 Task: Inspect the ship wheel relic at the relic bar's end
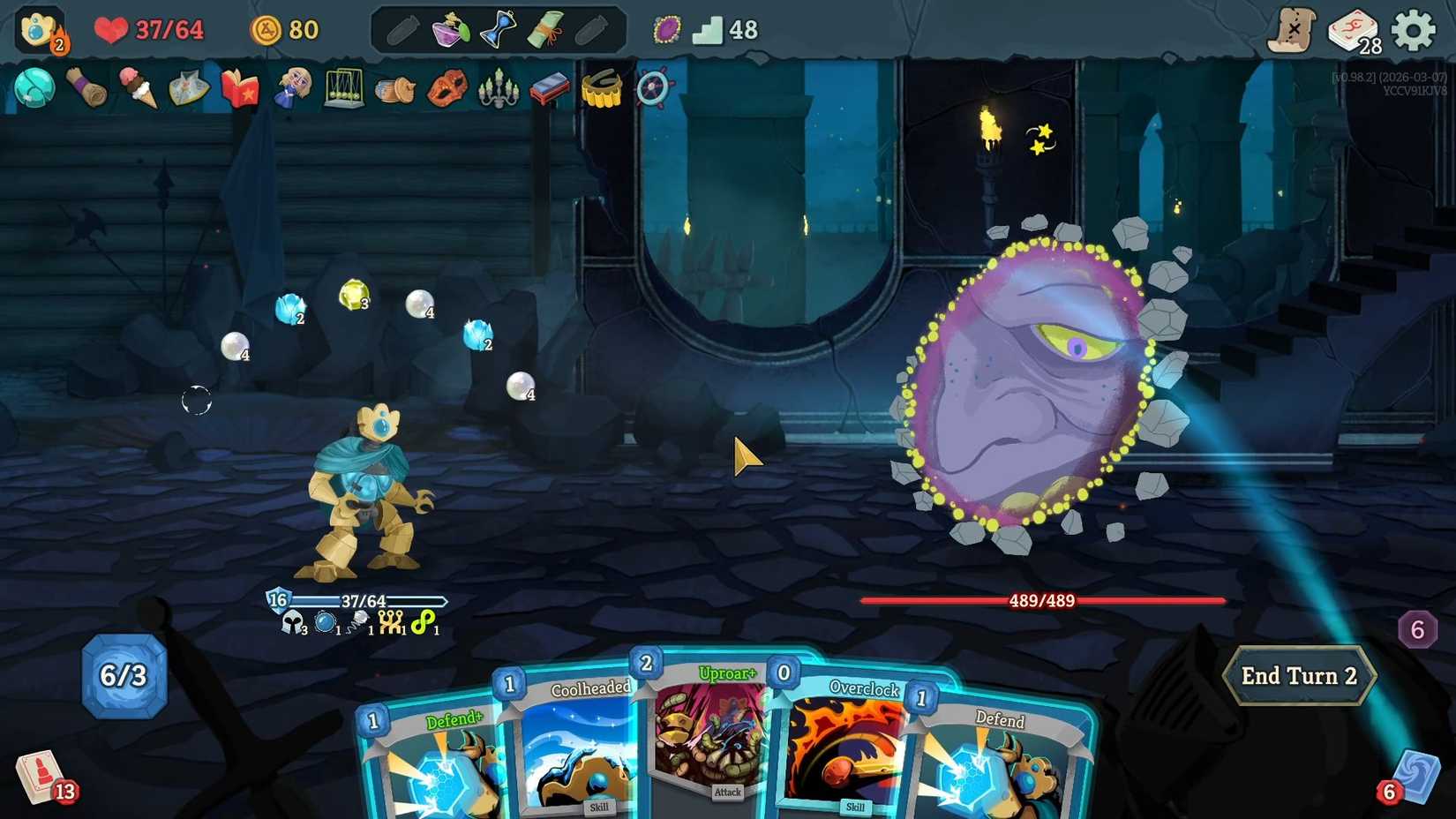click(x=653, y=88)
